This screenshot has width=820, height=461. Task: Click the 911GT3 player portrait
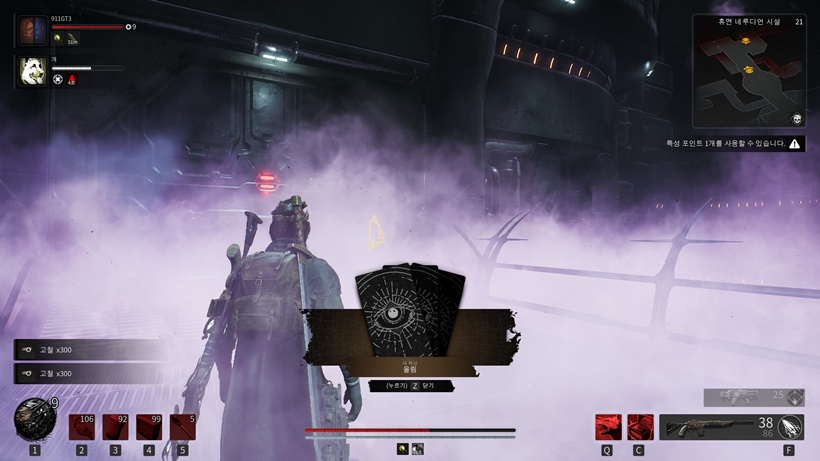[x=32, y=30]
